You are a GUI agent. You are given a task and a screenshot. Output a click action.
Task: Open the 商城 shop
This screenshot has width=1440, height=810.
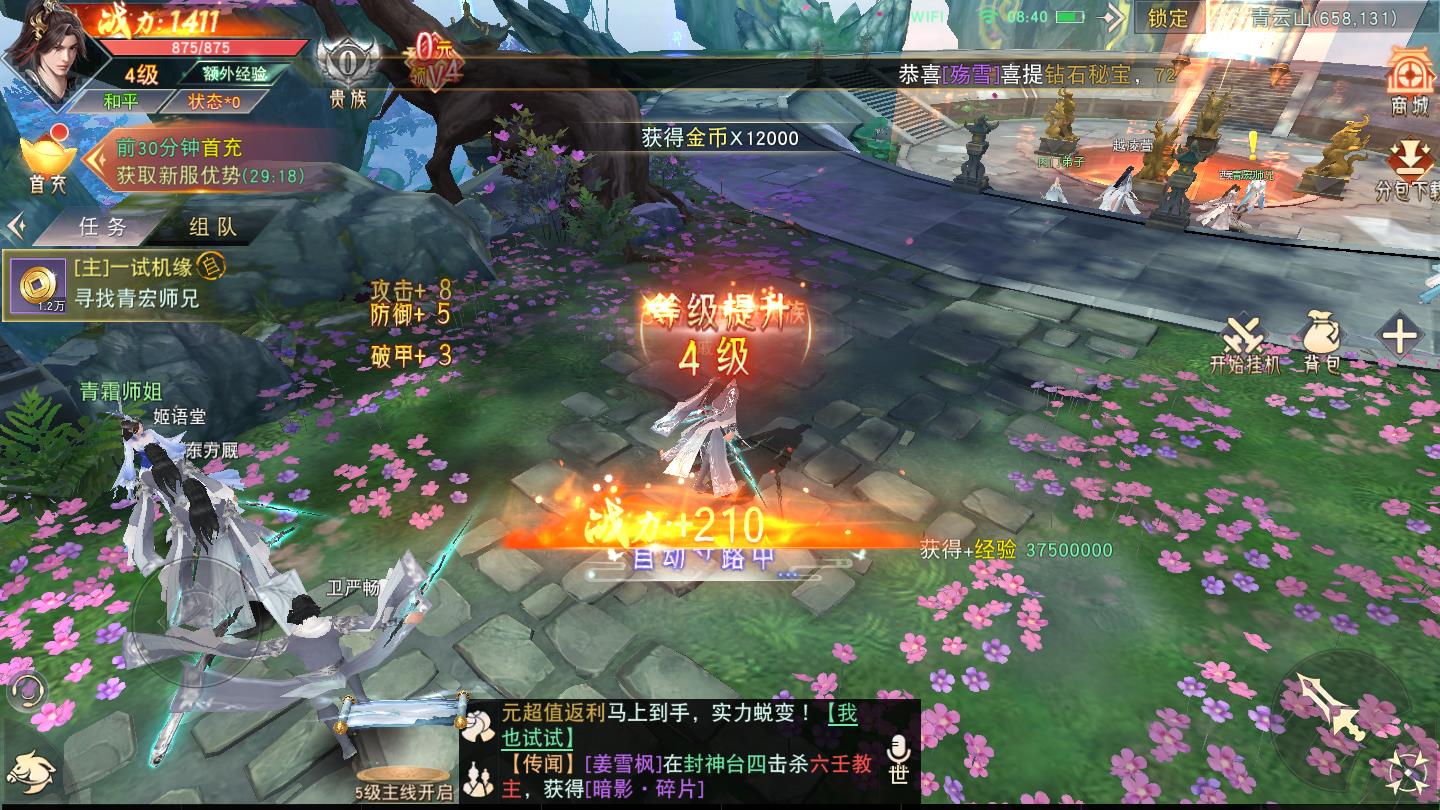pos(1410,80)
